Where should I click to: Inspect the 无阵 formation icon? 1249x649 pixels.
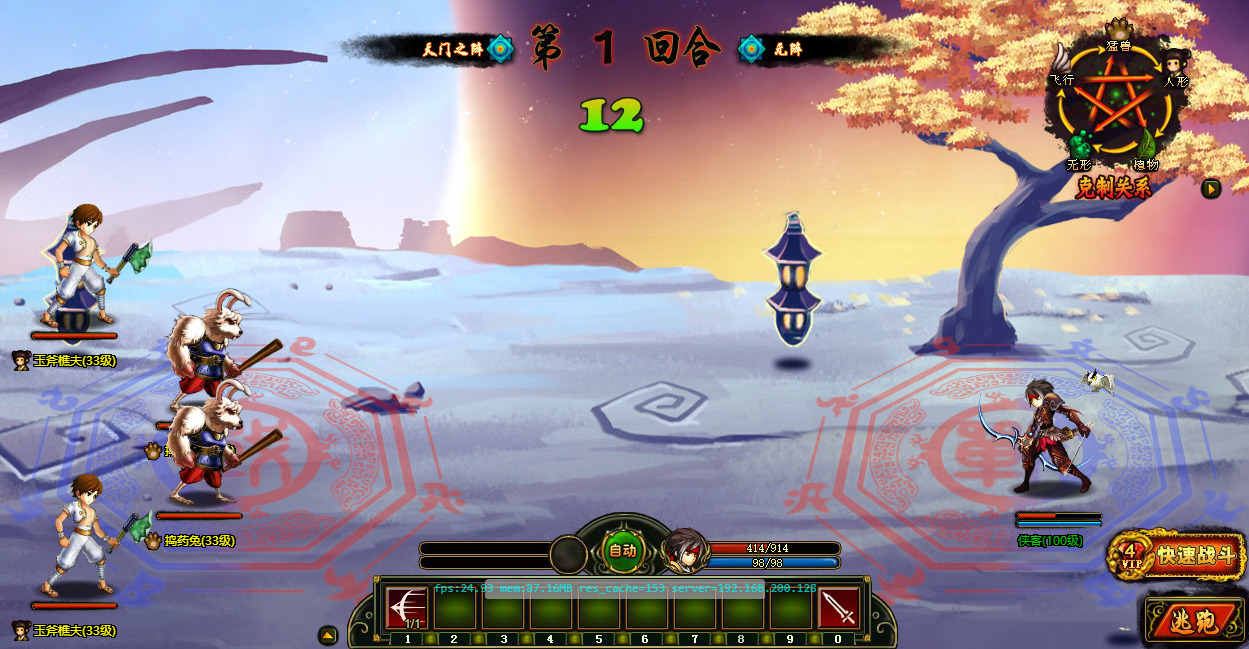(x=752, y=48)
